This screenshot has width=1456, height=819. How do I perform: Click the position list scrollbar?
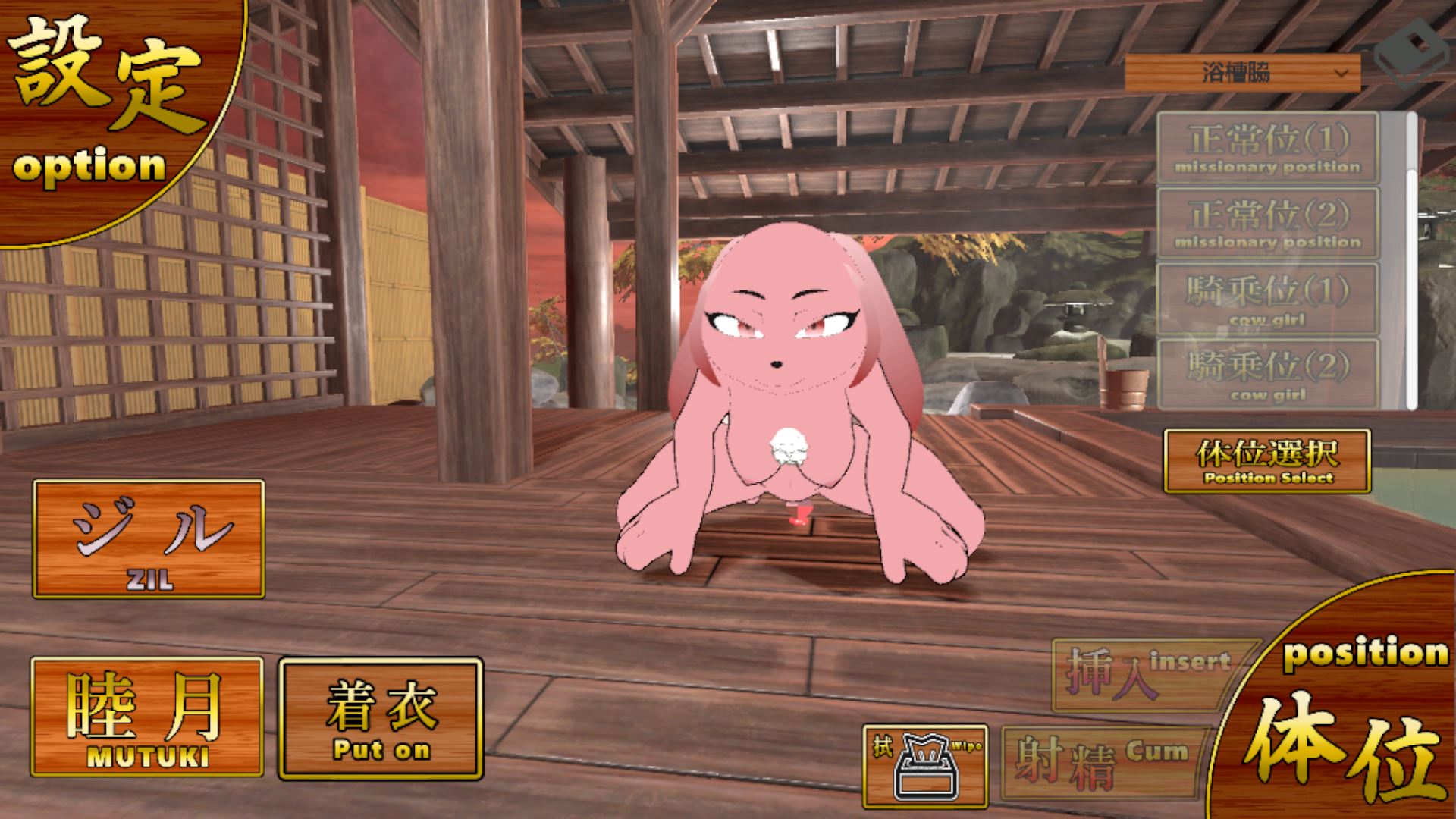click(x=1411, y=258)
